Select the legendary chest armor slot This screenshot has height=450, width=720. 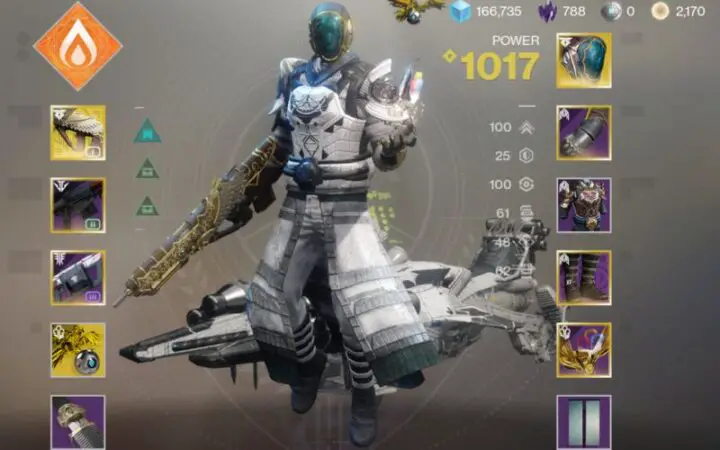pos(583,205)
